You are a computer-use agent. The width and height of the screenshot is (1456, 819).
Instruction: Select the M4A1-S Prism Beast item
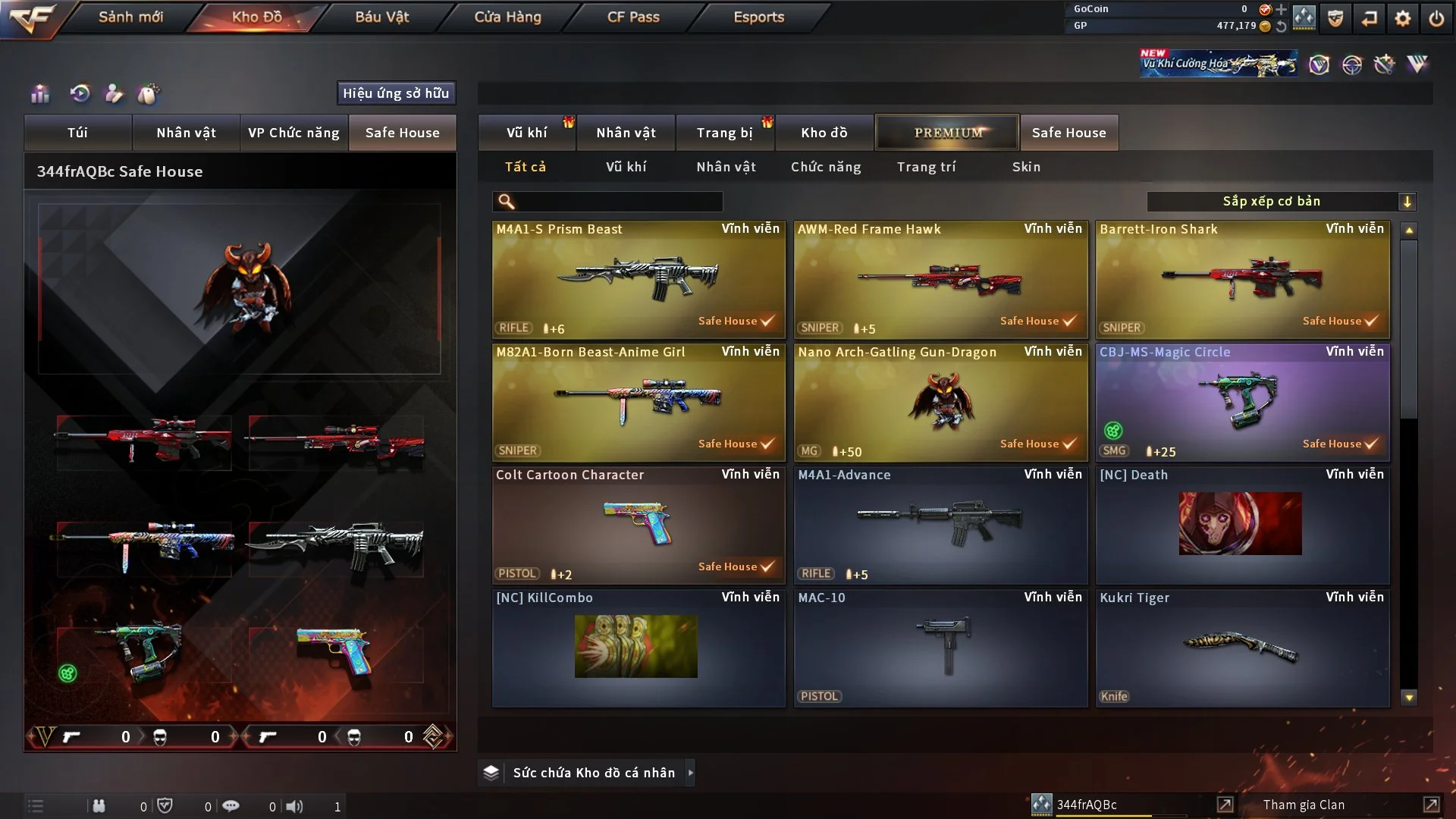638,279
